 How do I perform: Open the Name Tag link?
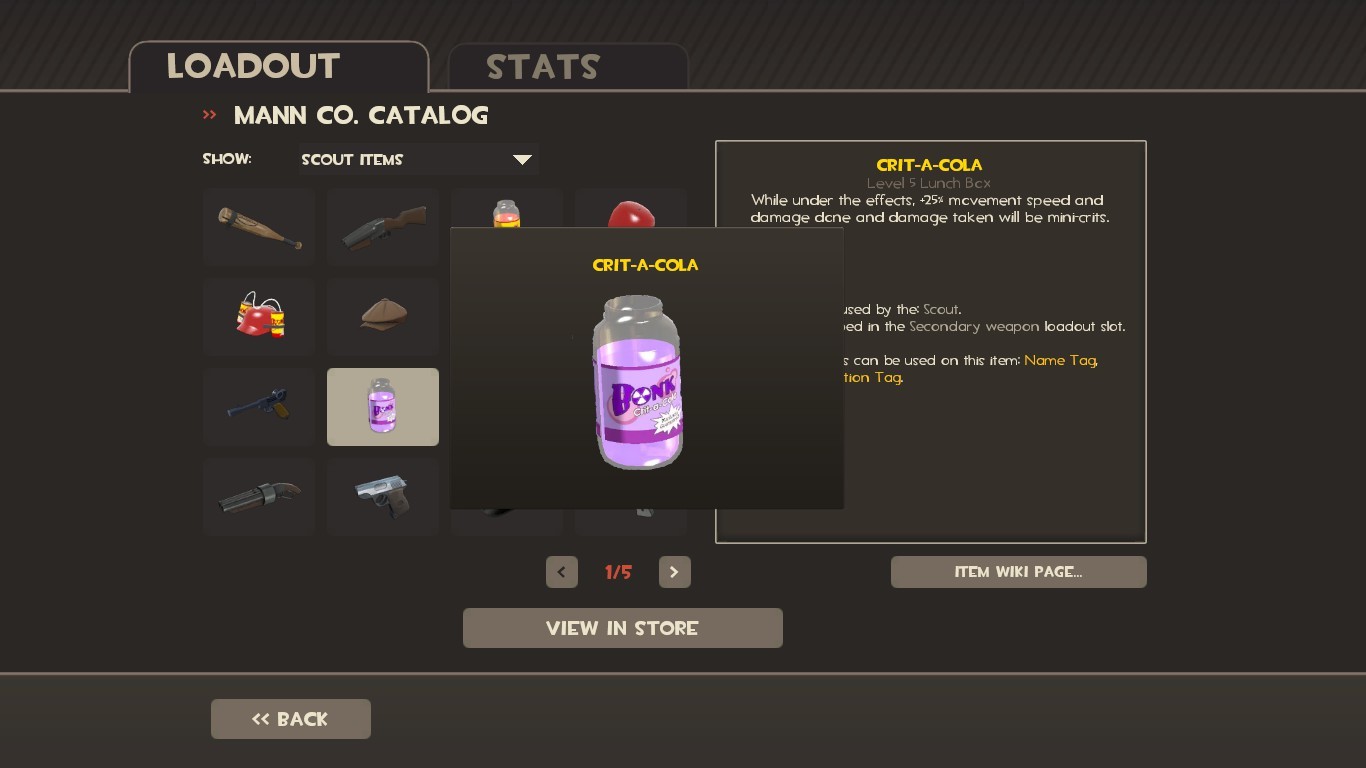(1059, 360)
